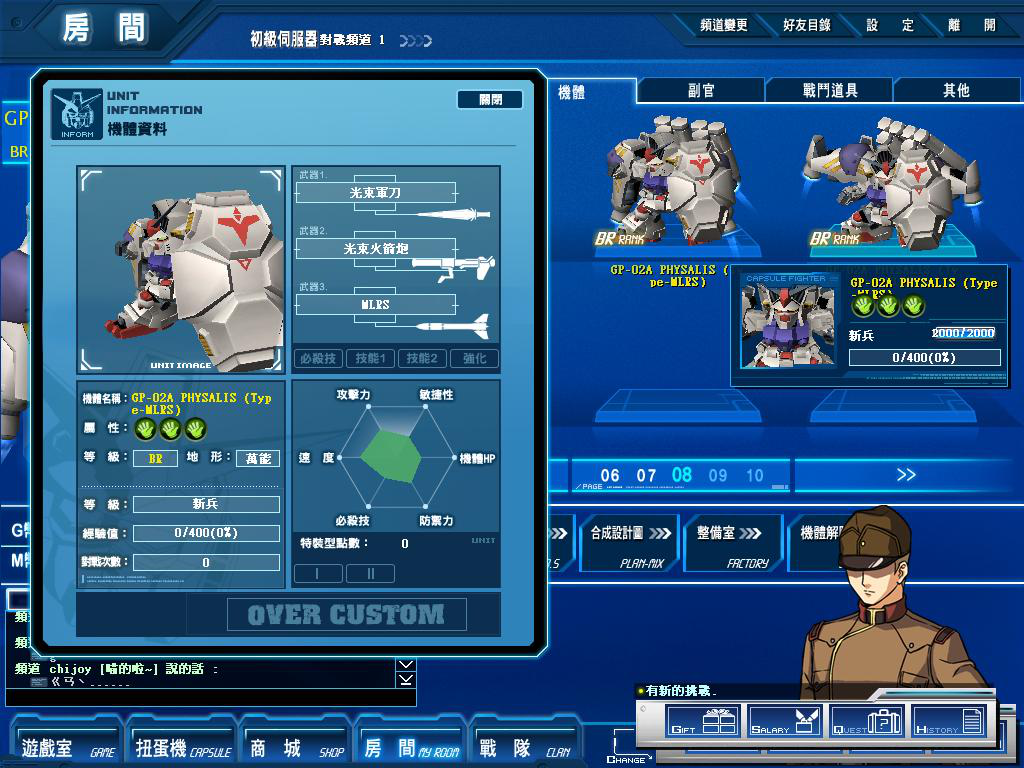This screenshot has height=768, width=1024.
Task: Open the Quest briefcase icon
Action: coord(867,721)
